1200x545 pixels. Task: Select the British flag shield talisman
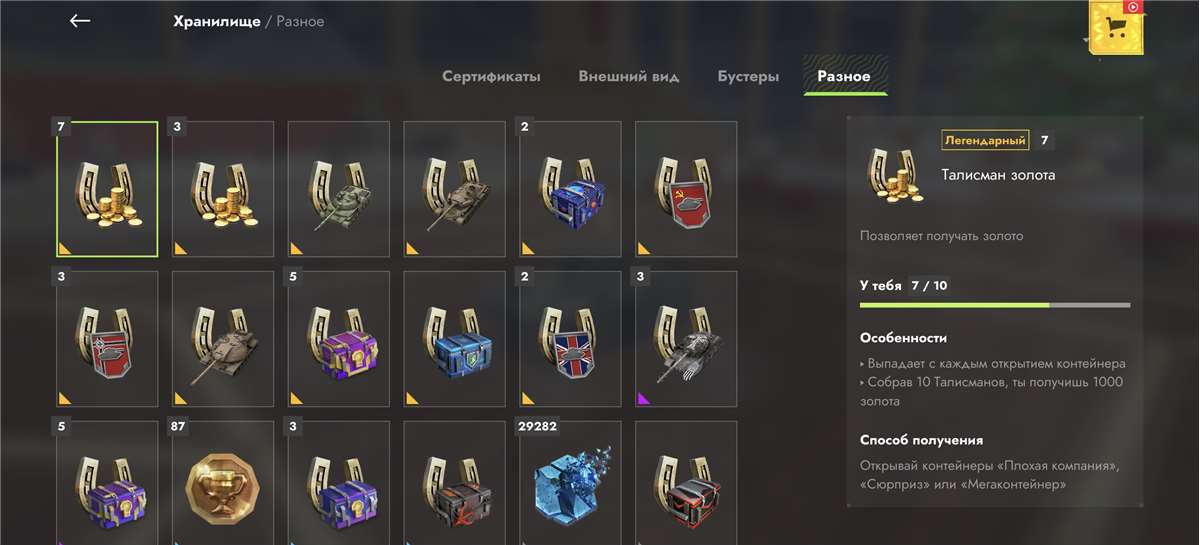point(571,339)
